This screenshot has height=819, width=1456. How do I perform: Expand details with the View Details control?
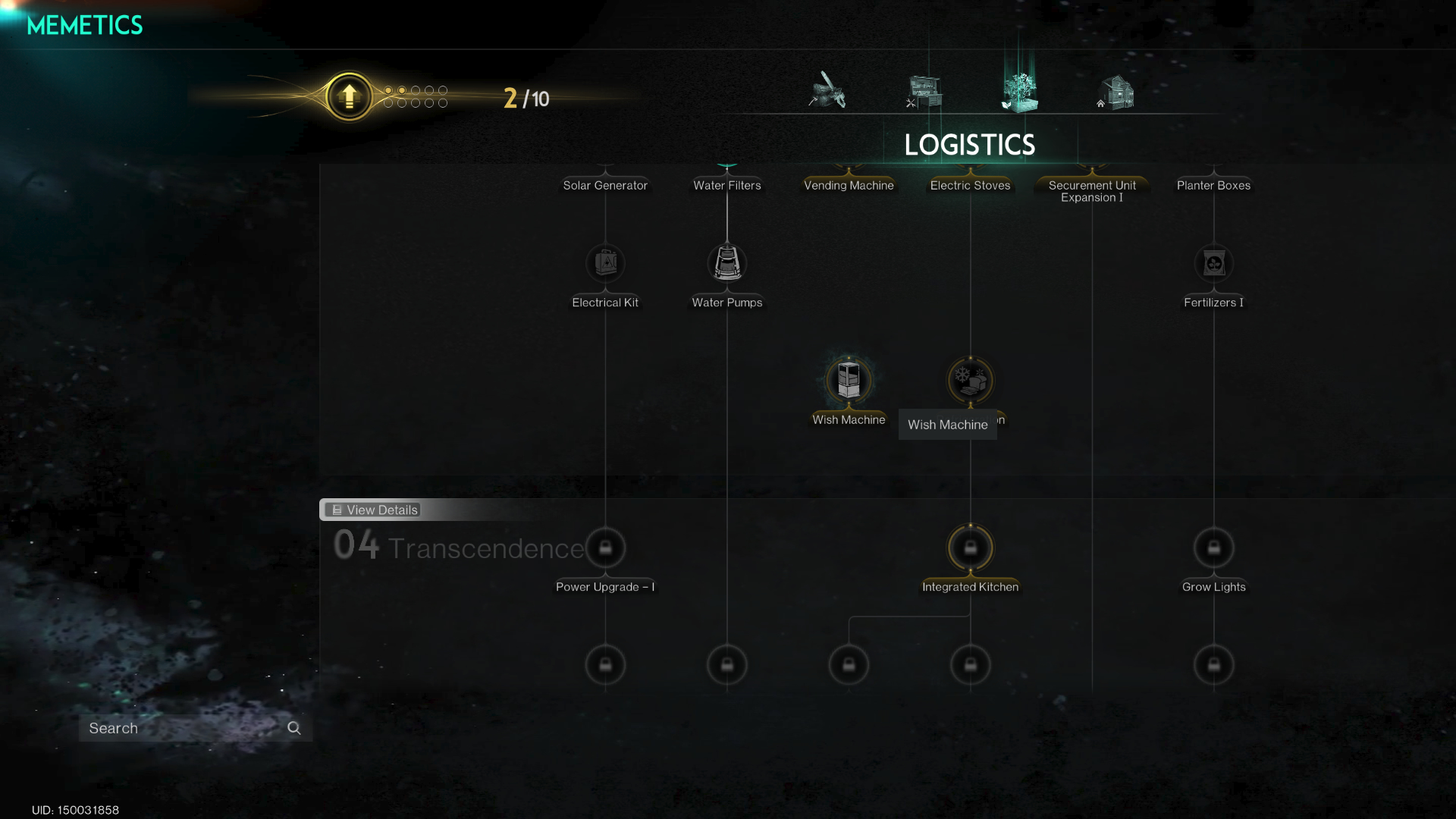tap(372, 510)
